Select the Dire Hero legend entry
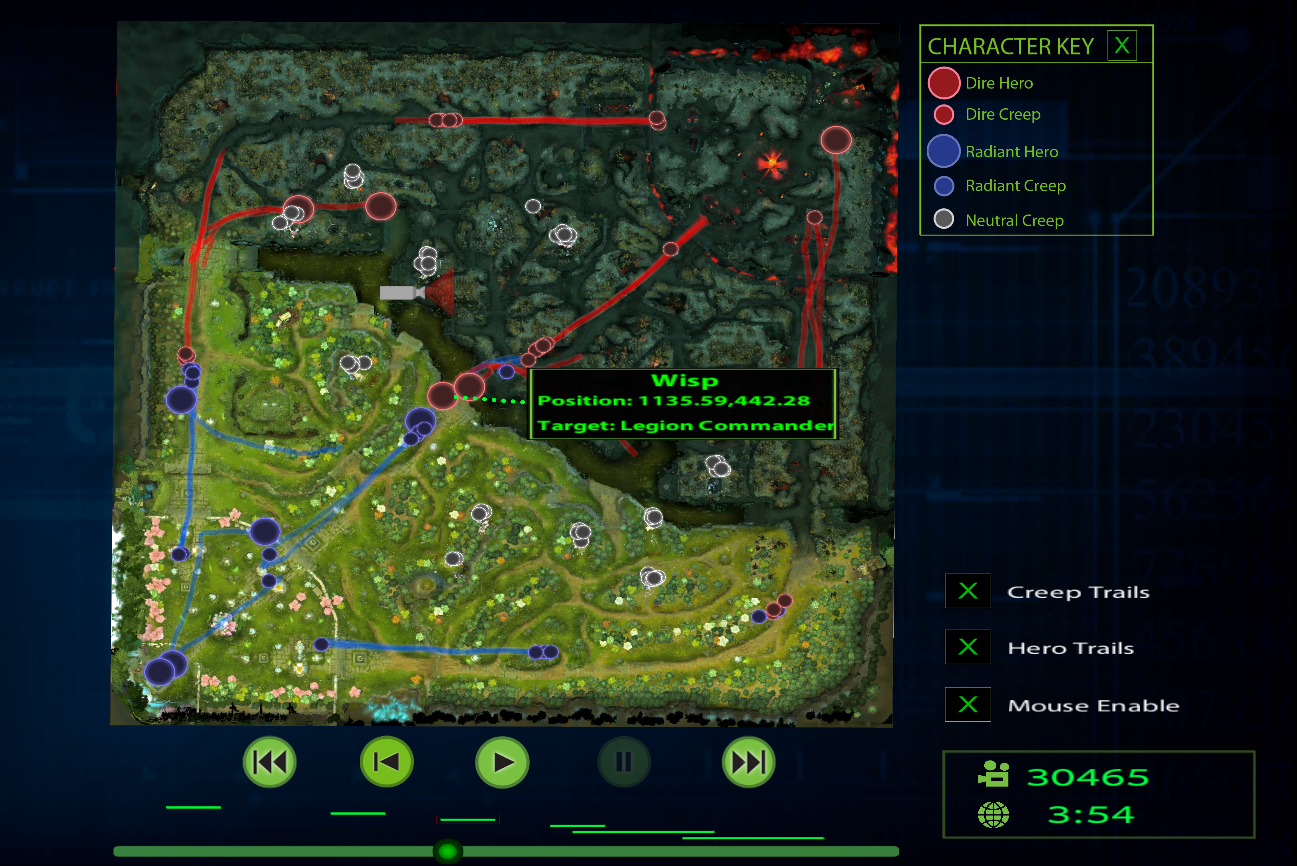 [998, 83]
